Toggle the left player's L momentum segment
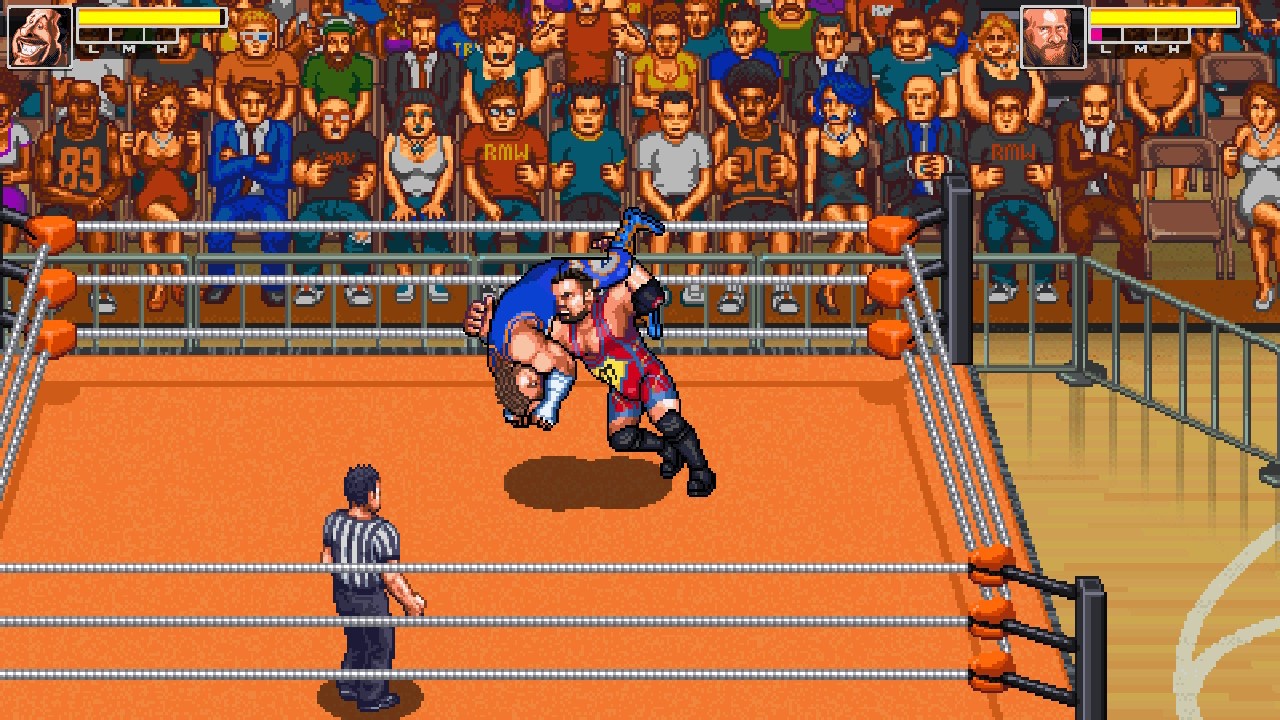Image resolution: width=1280 pixels, height=720 pixels. (x=94, y=35)
